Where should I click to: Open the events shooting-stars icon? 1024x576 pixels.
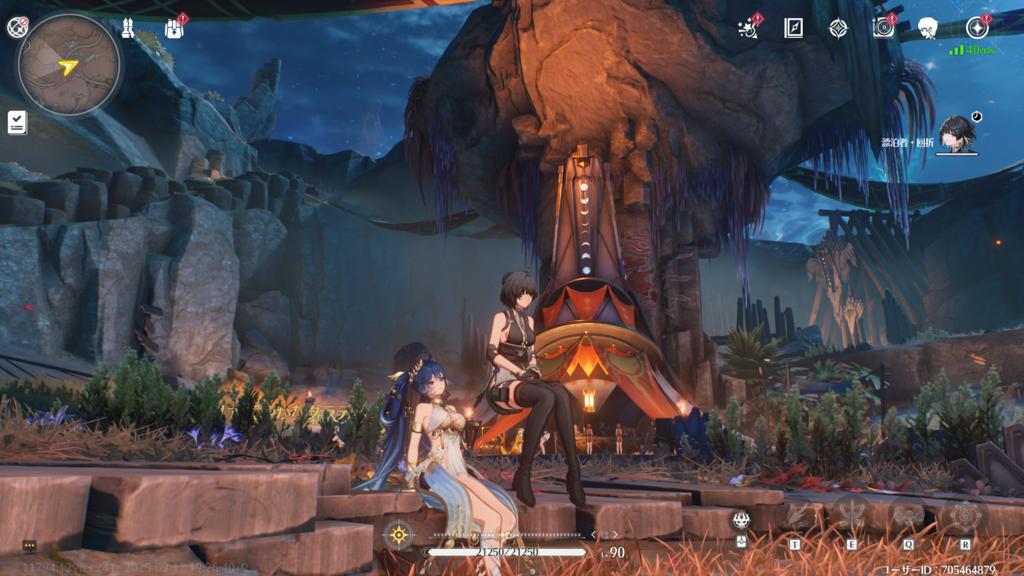tap(748, 28)
